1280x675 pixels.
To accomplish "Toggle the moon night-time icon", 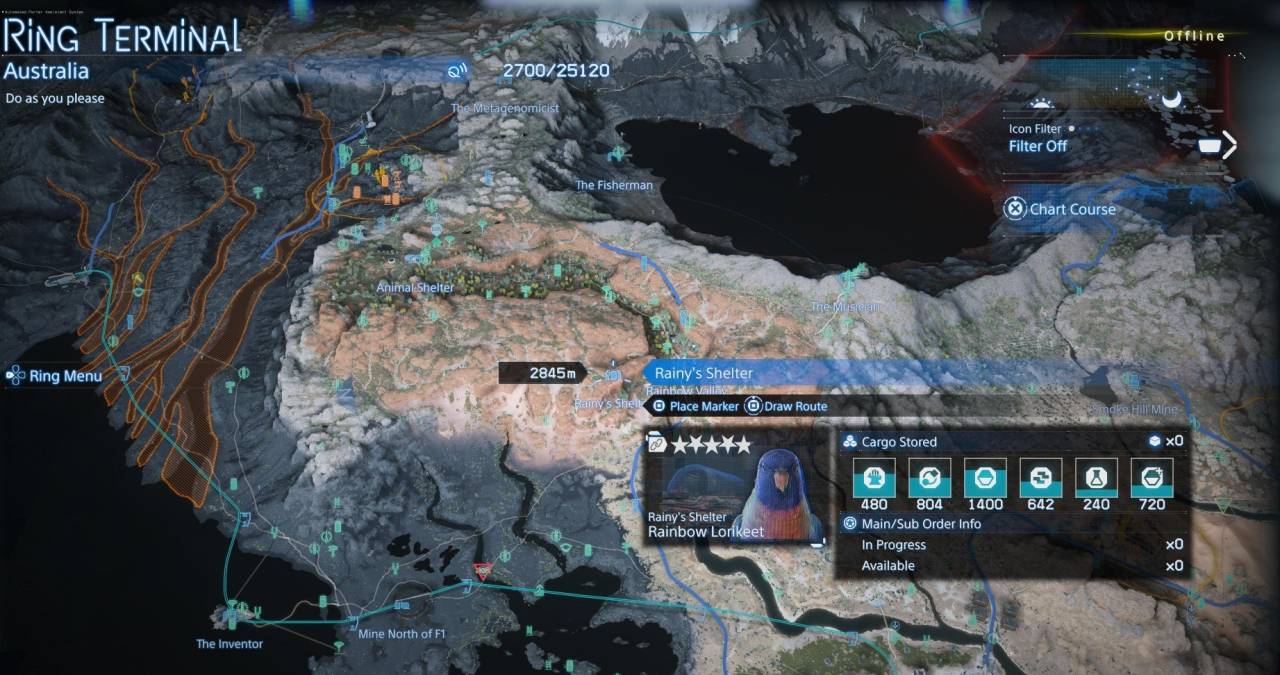I will [1170, 98].
